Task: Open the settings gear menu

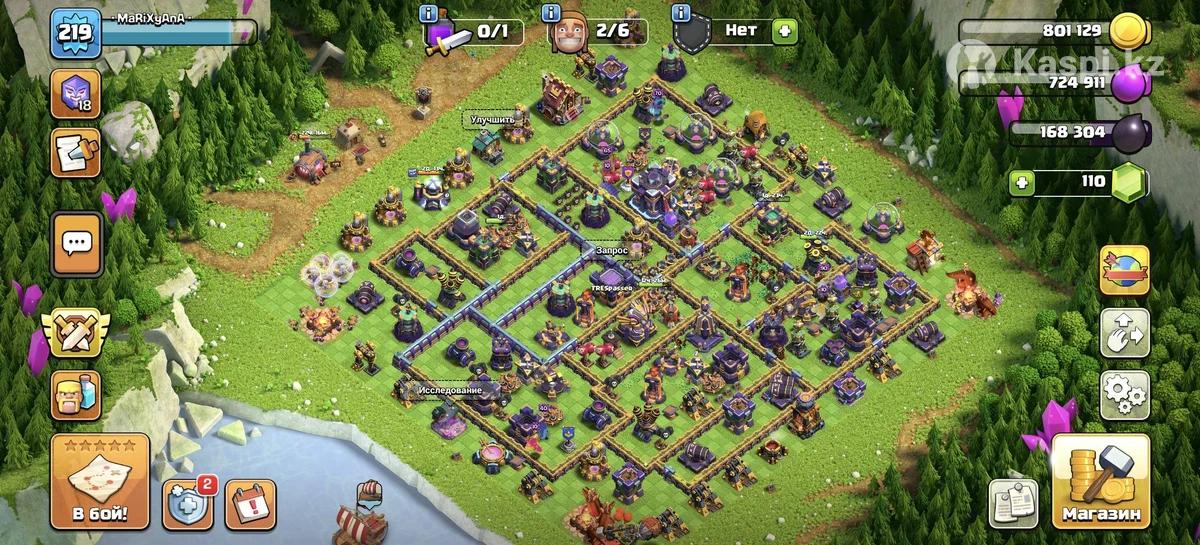Action: coord(1125,395)
